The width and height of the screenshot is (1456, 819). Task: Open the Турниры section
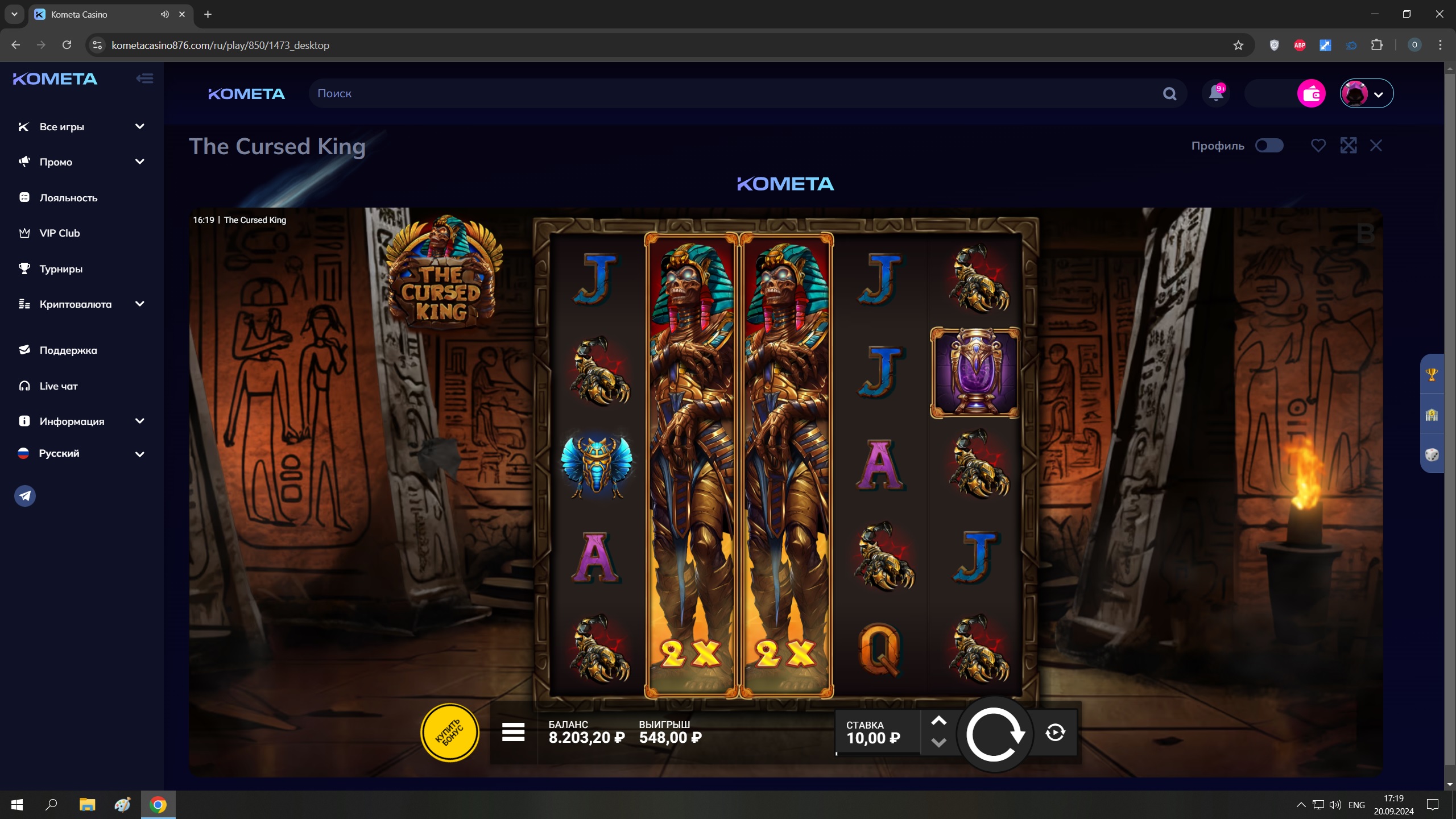[61, 269]
